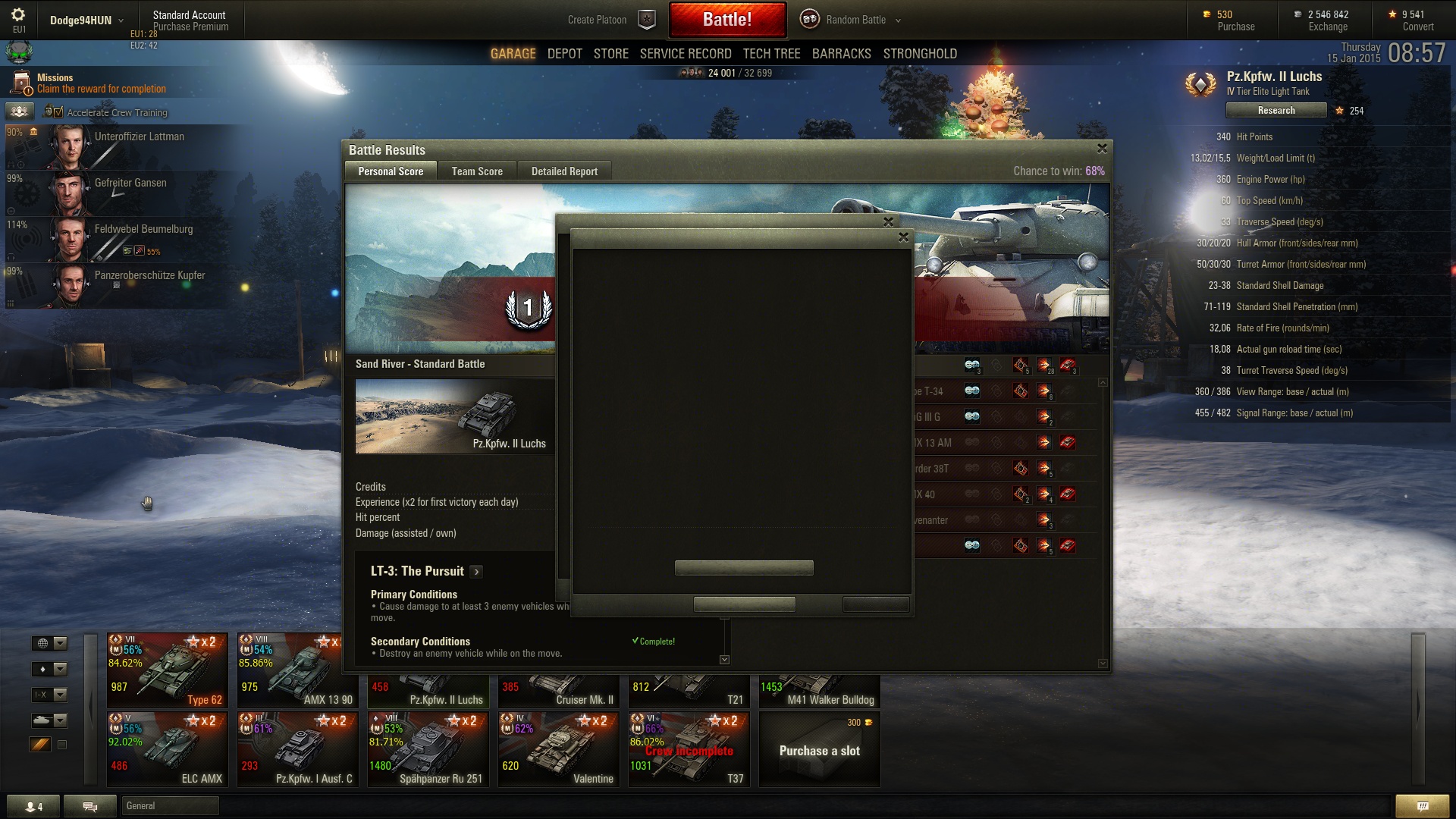Open the General chat channel
The height and width of the screenshot is (819, 1456).
(x=170, y=806)
